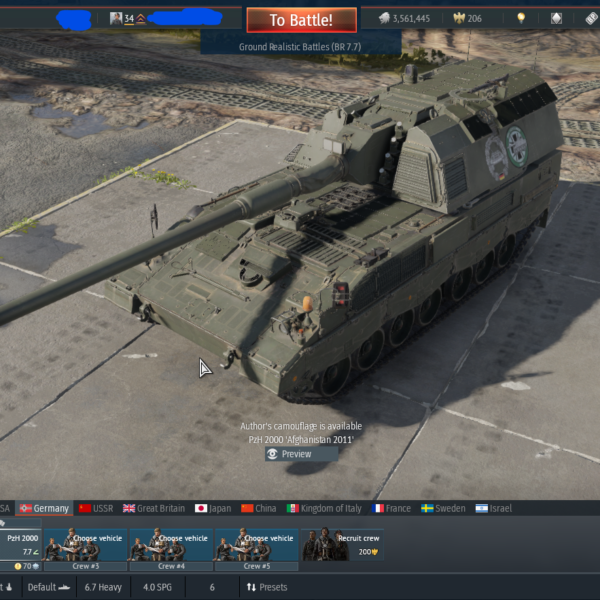This screenshot has width=600, height=600.
Task: Select the France nation tab
Action: [391, 508]
